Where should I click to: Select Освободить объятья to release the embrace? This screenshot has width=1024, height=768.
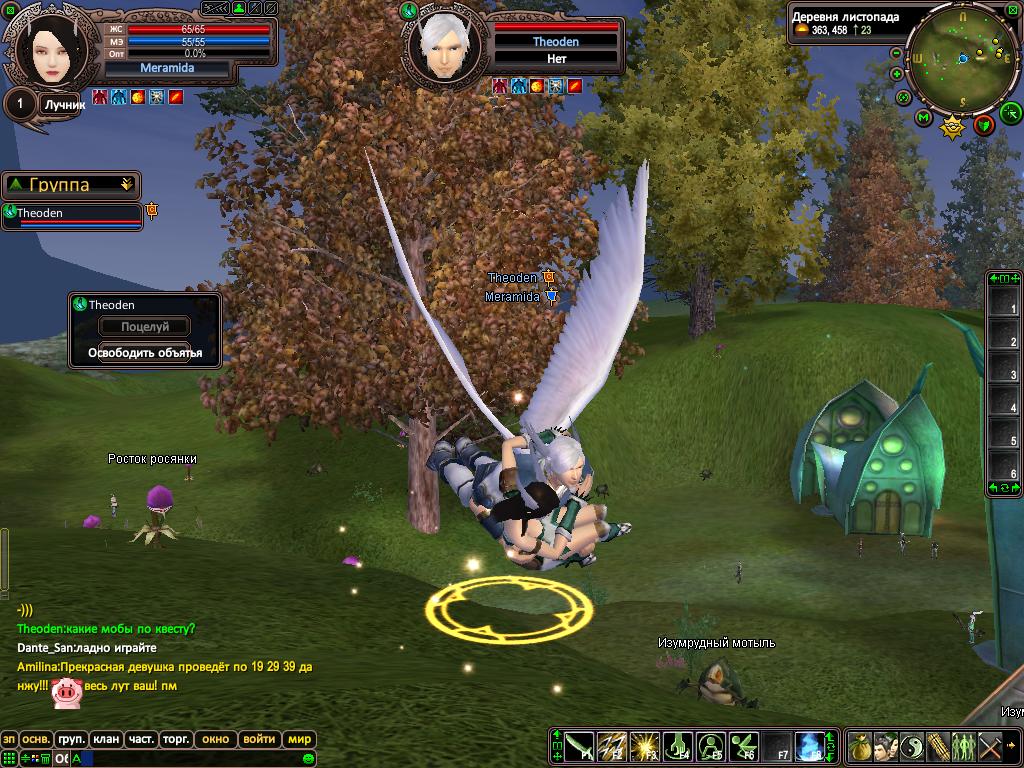coord(145,353)
